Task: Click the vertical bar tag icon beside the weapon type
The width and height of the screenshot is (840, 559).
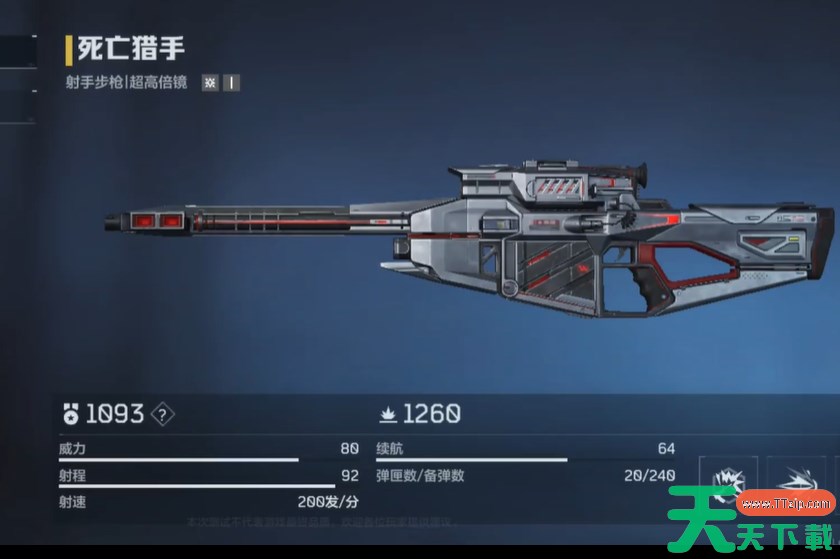Action: coord(231,83)
